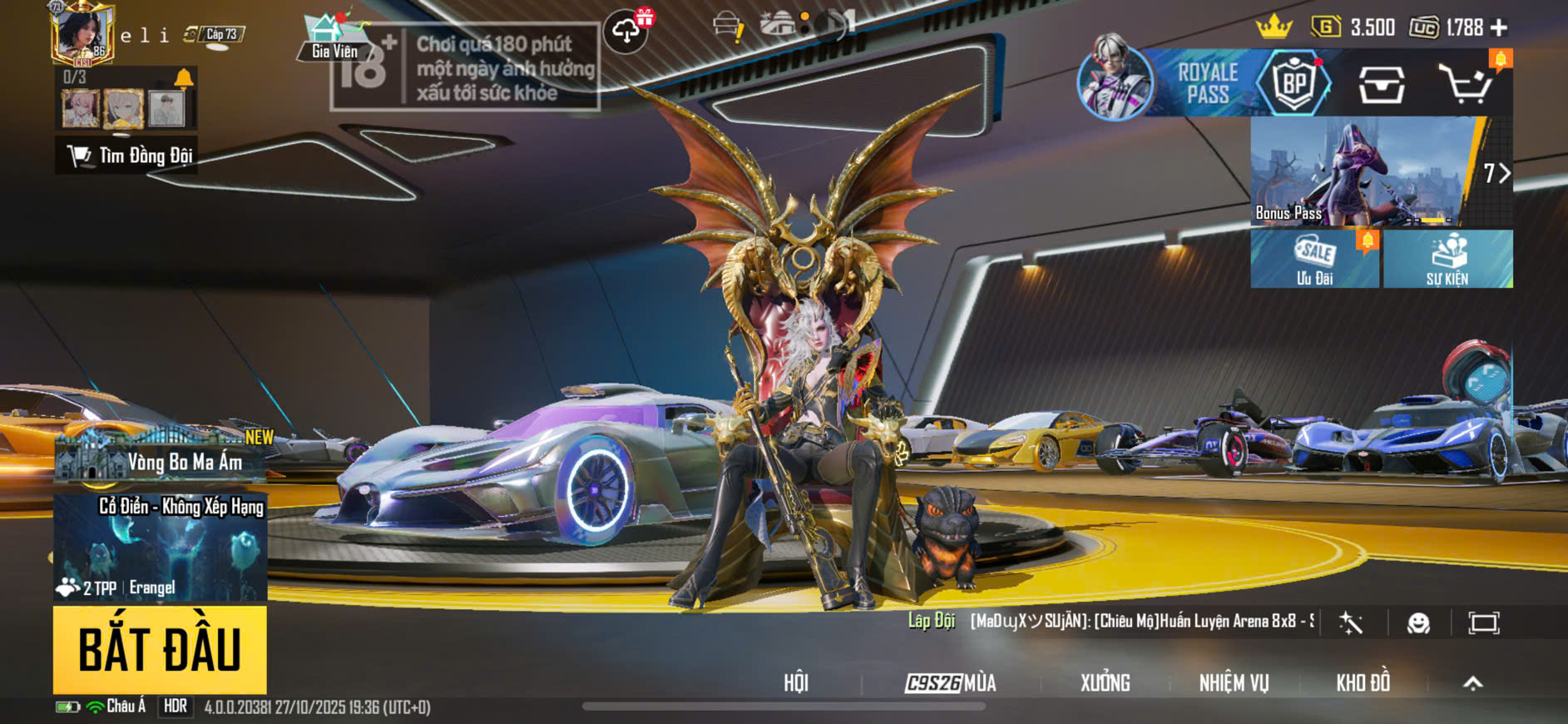Open the Gia Viên home icon
This screenshot has height=724, width=1568.
pyautogui.click(x=333, y=38)
